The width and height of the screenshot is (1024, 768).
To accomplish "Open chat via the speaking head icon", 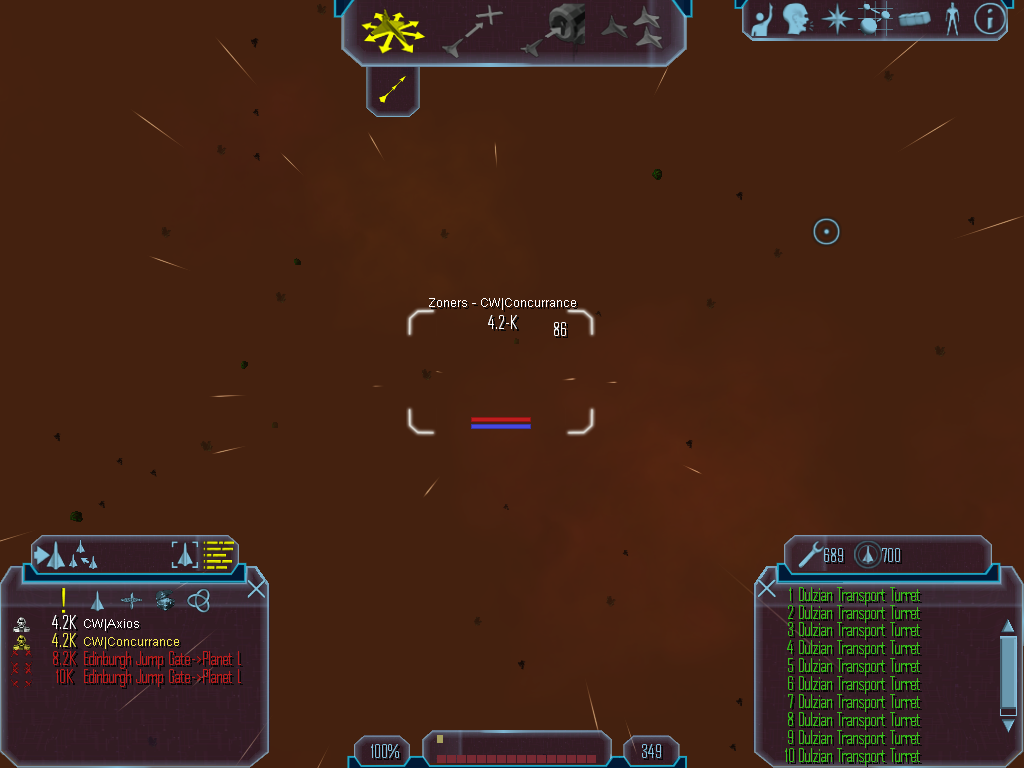I will click(797, 19).
